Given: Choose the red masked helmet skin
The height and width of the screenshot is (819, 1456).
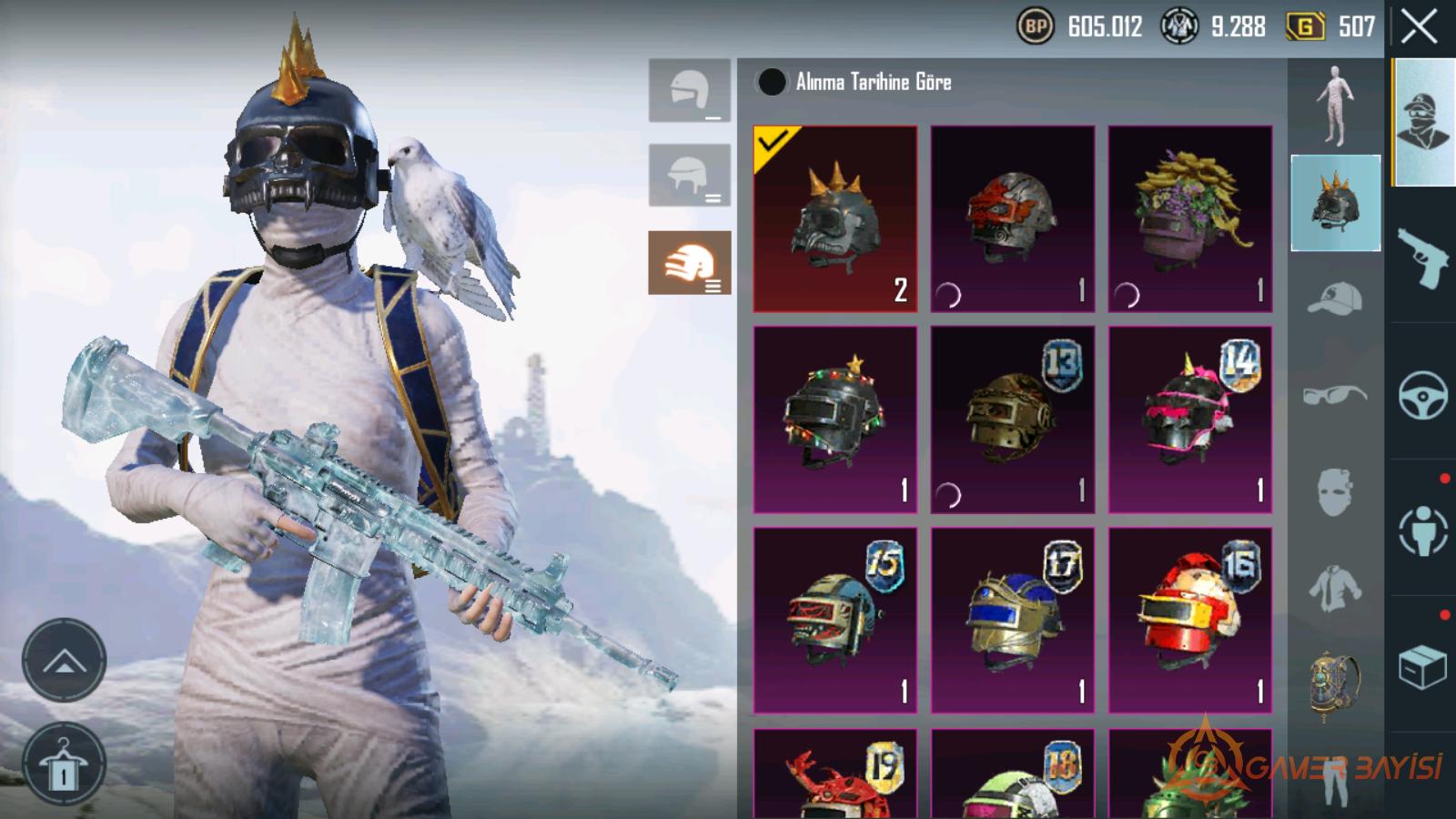Looking at the screenshot, I should coord(1012,219).
